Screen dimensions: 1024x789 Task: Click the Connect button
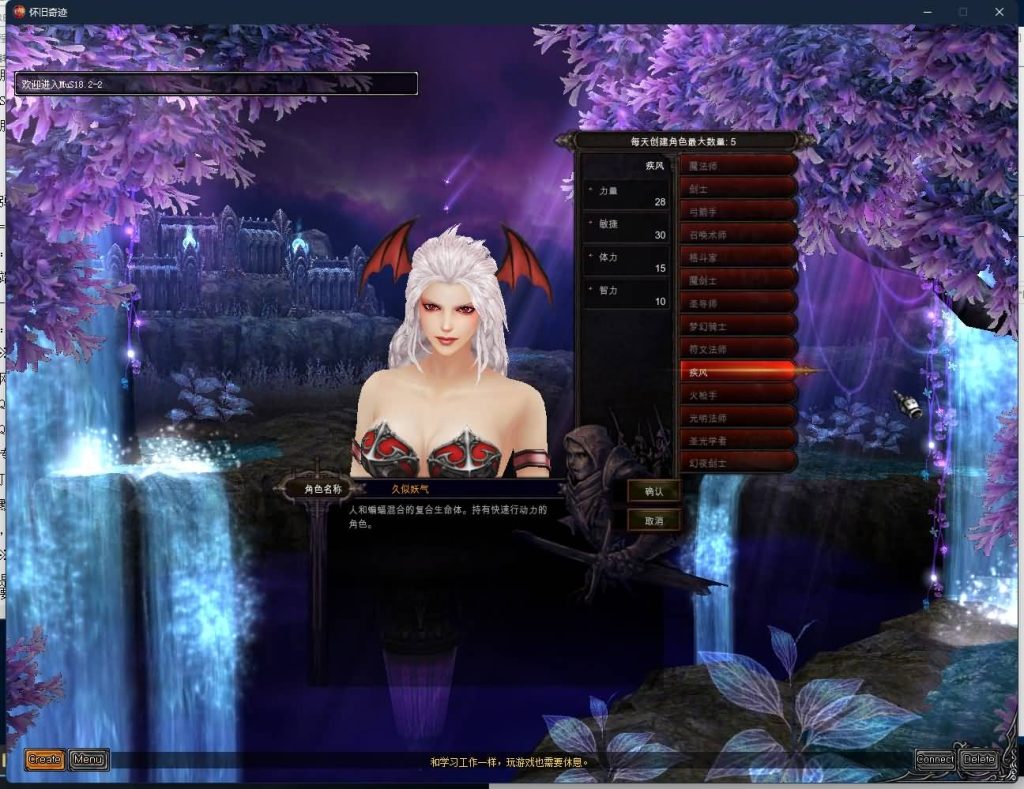click(x=935, y=760)
